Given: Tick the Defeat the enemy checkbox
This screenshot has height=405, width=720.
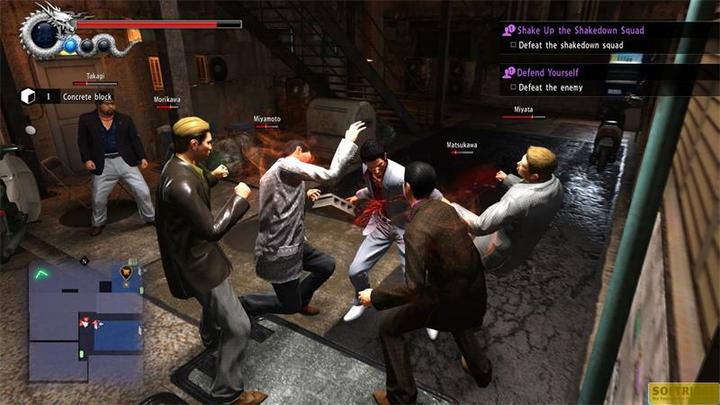Looking at the screenshot, I should [512, 88].
